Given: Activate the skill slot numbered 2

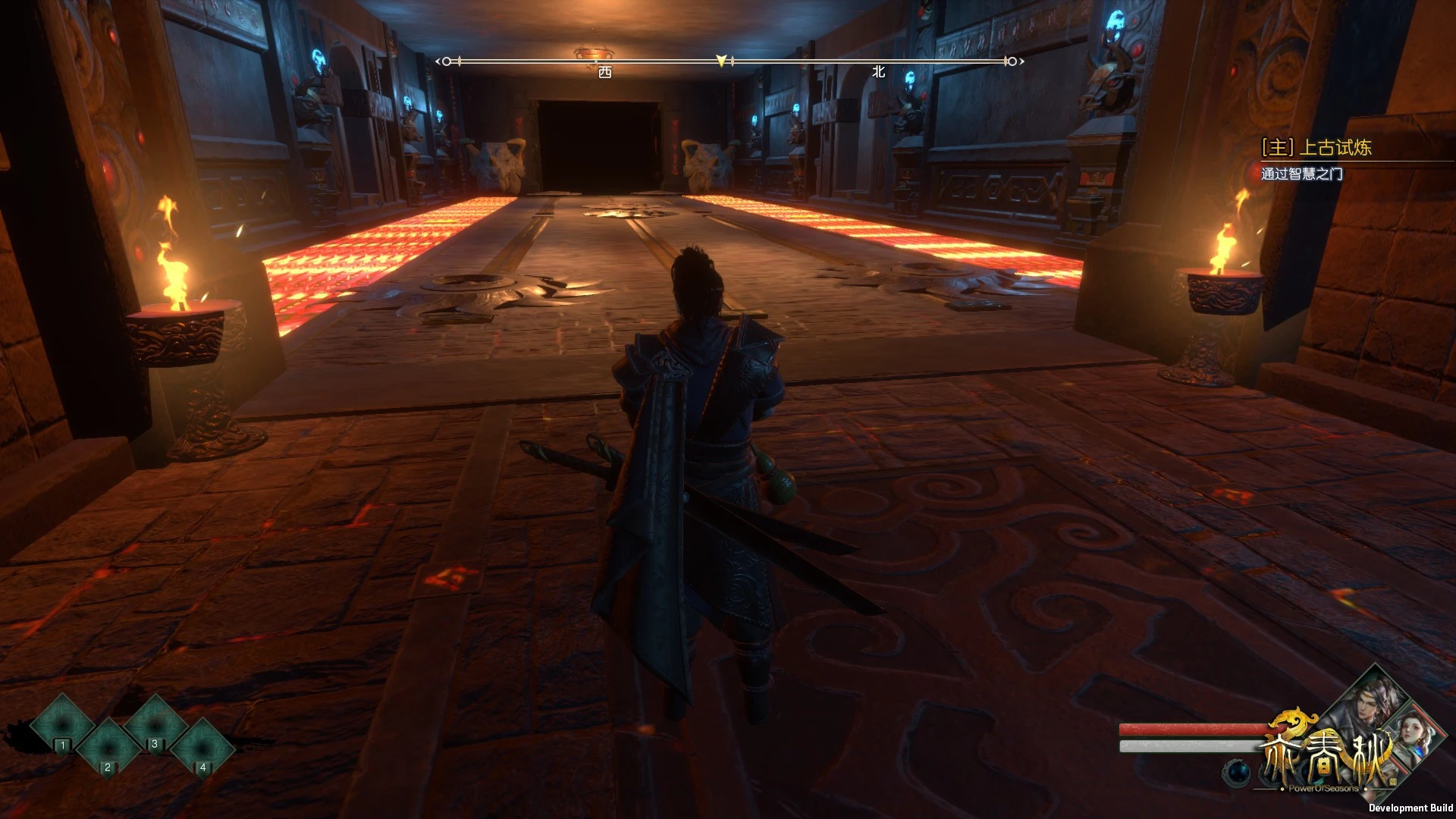Looking at the screenshot, I should (x=108, y=748).
